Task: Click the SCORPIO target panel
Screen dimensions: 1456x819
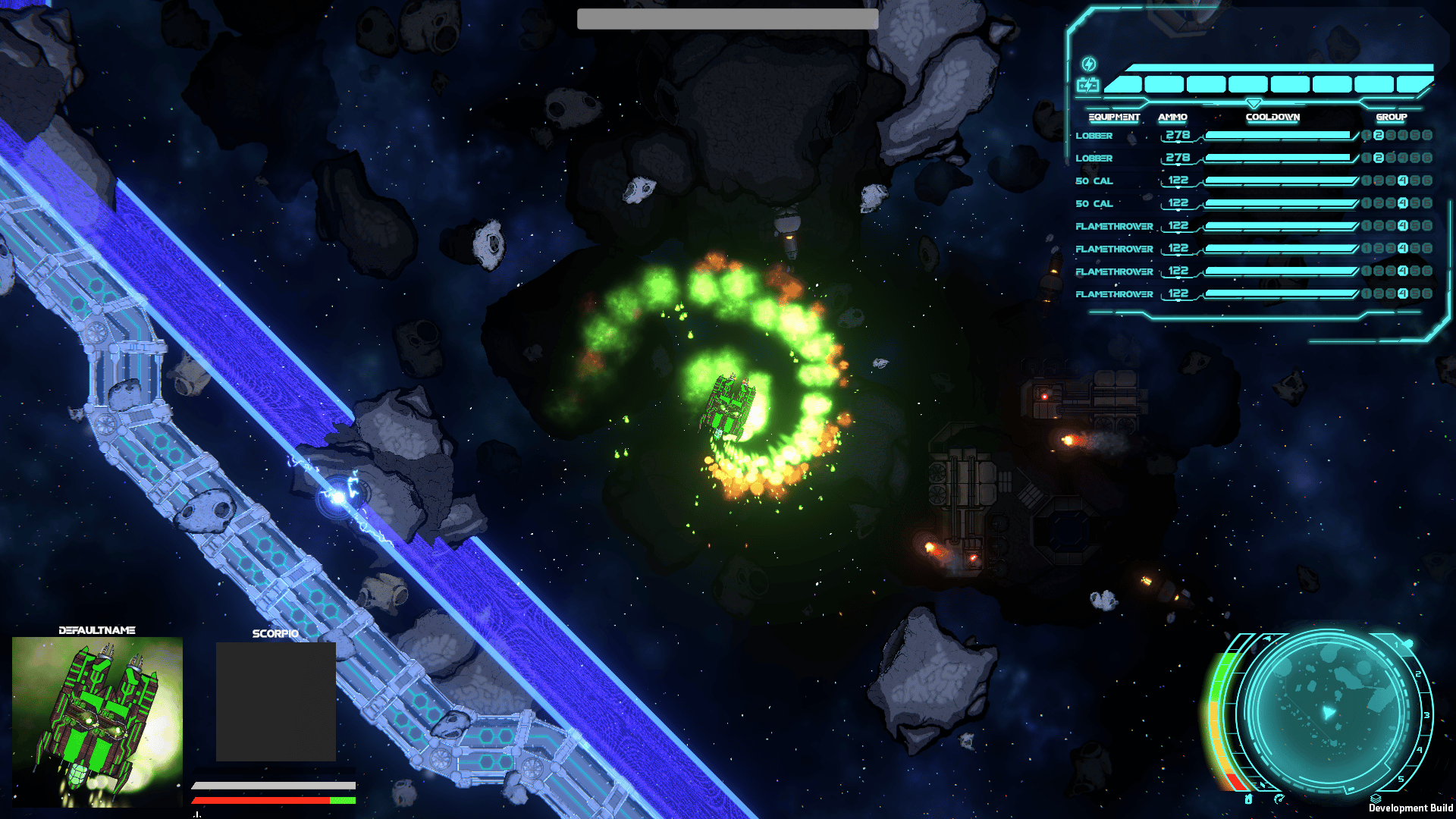Action: tap(275, 701)
